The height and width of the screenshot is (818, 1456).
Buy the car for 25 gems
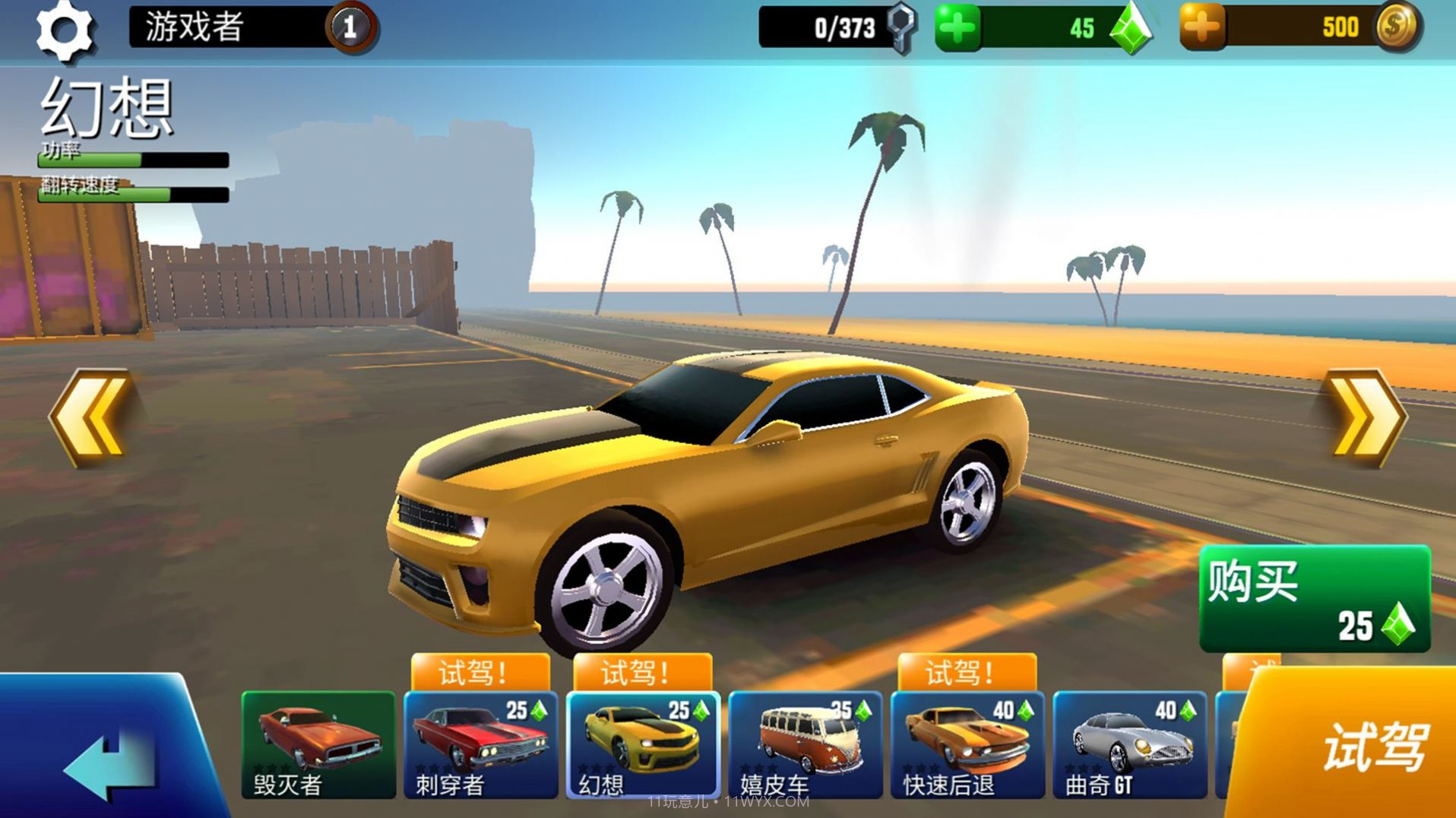(1315, 599)
